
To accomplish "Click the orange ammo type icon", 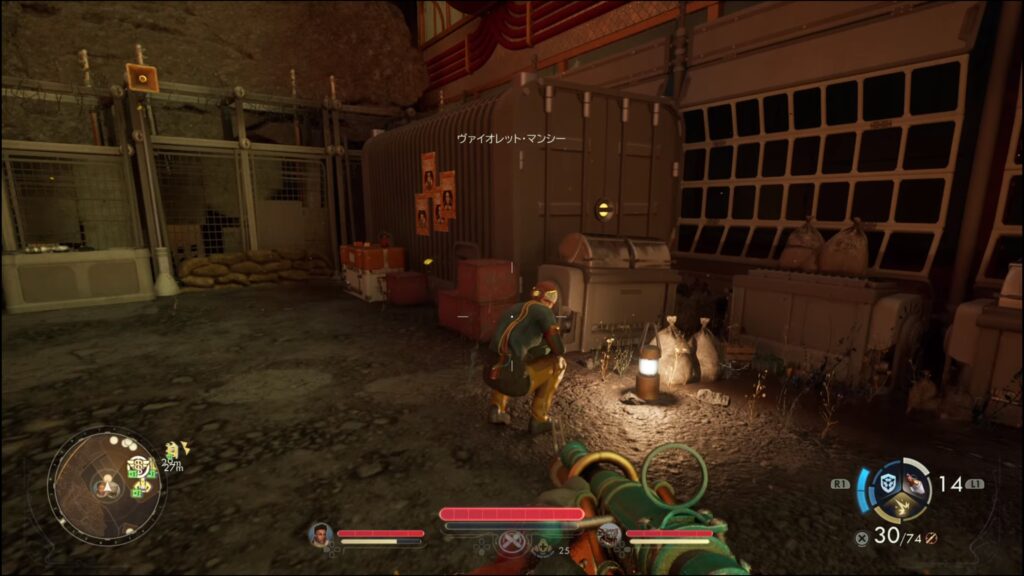I will pyautogui.click(x=930, y=537).
